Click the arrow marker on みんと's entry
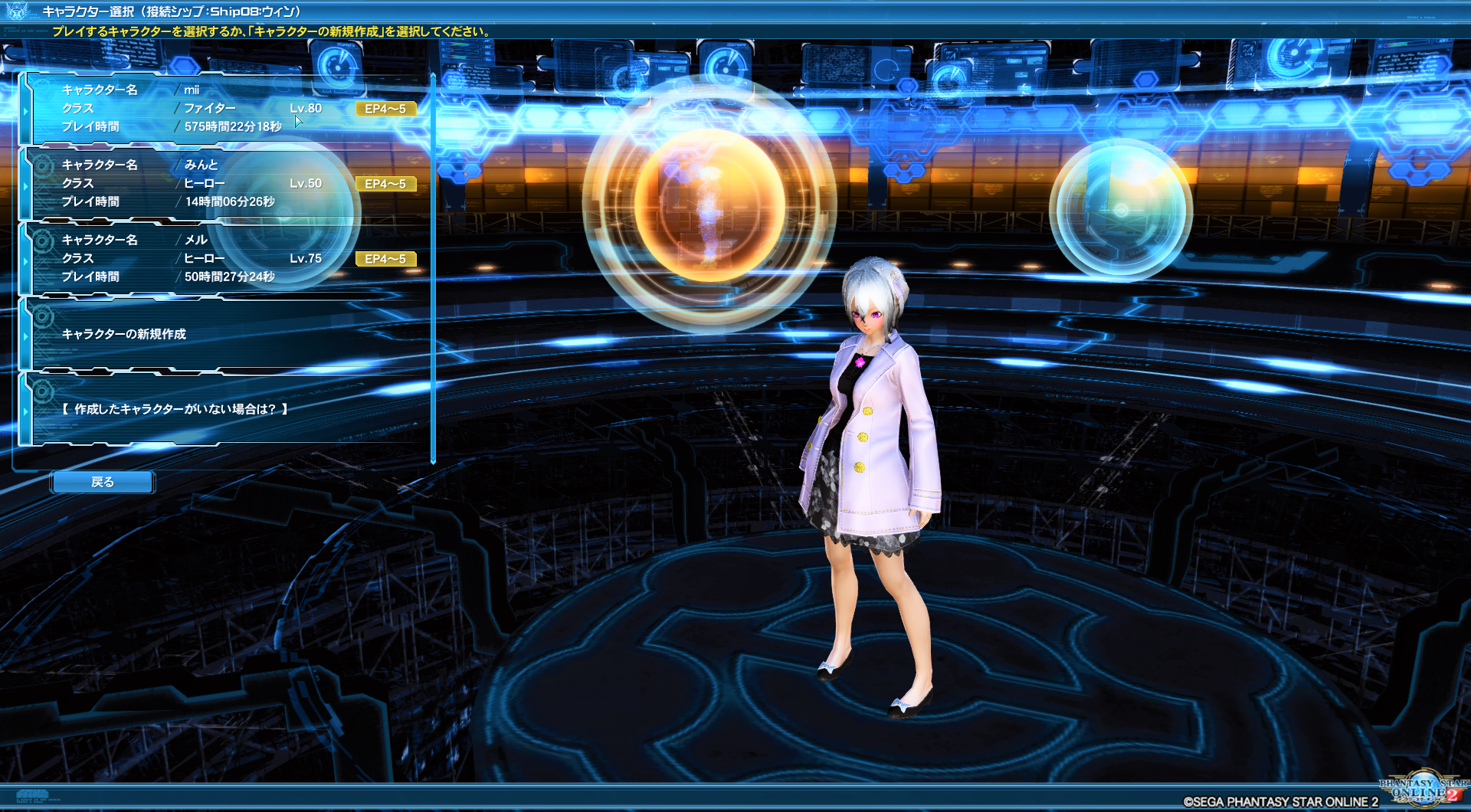 pyautogui.click(x=28, y=185)
